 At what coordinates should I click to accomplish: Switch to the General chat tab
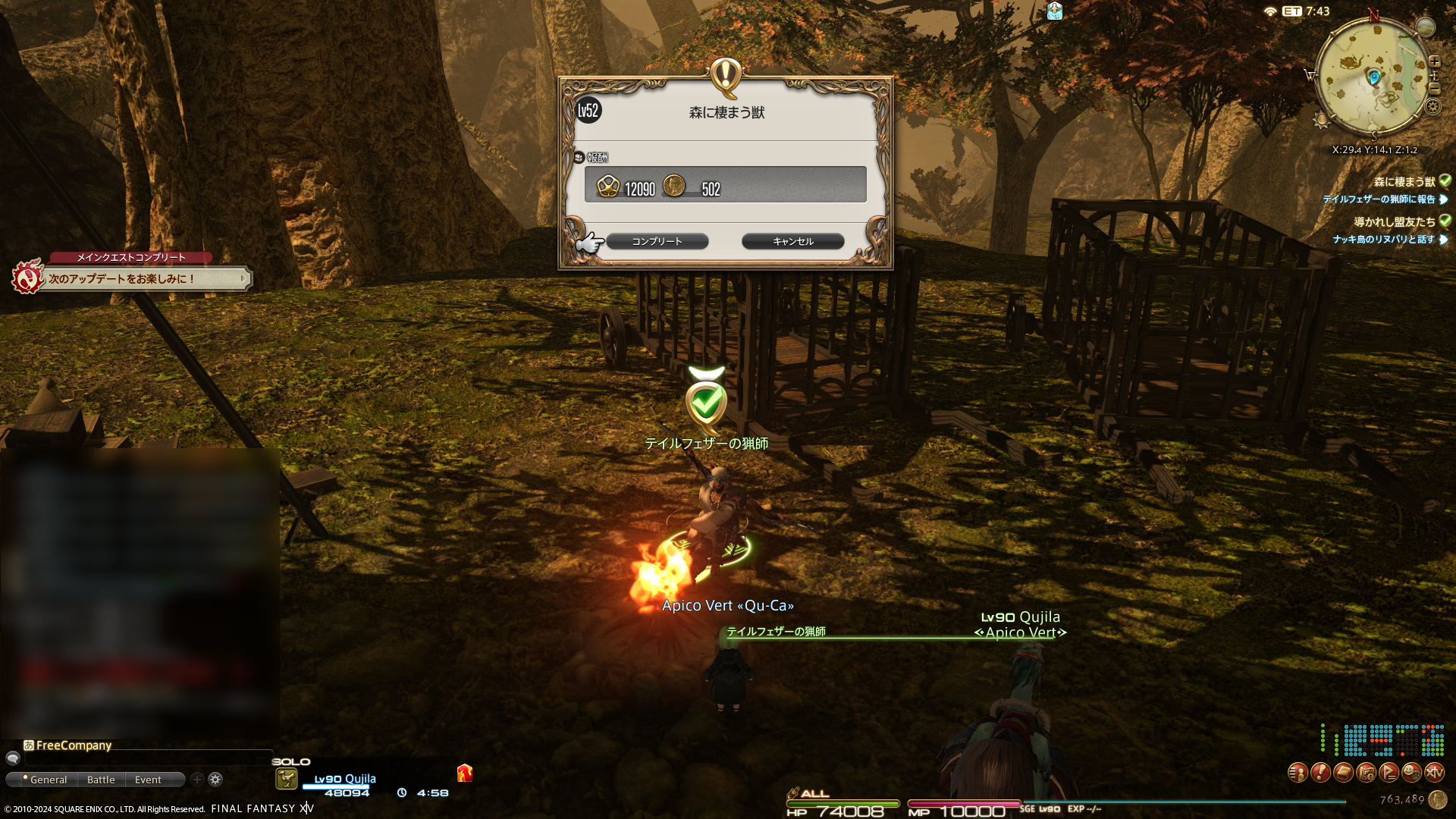coord(48,780)
